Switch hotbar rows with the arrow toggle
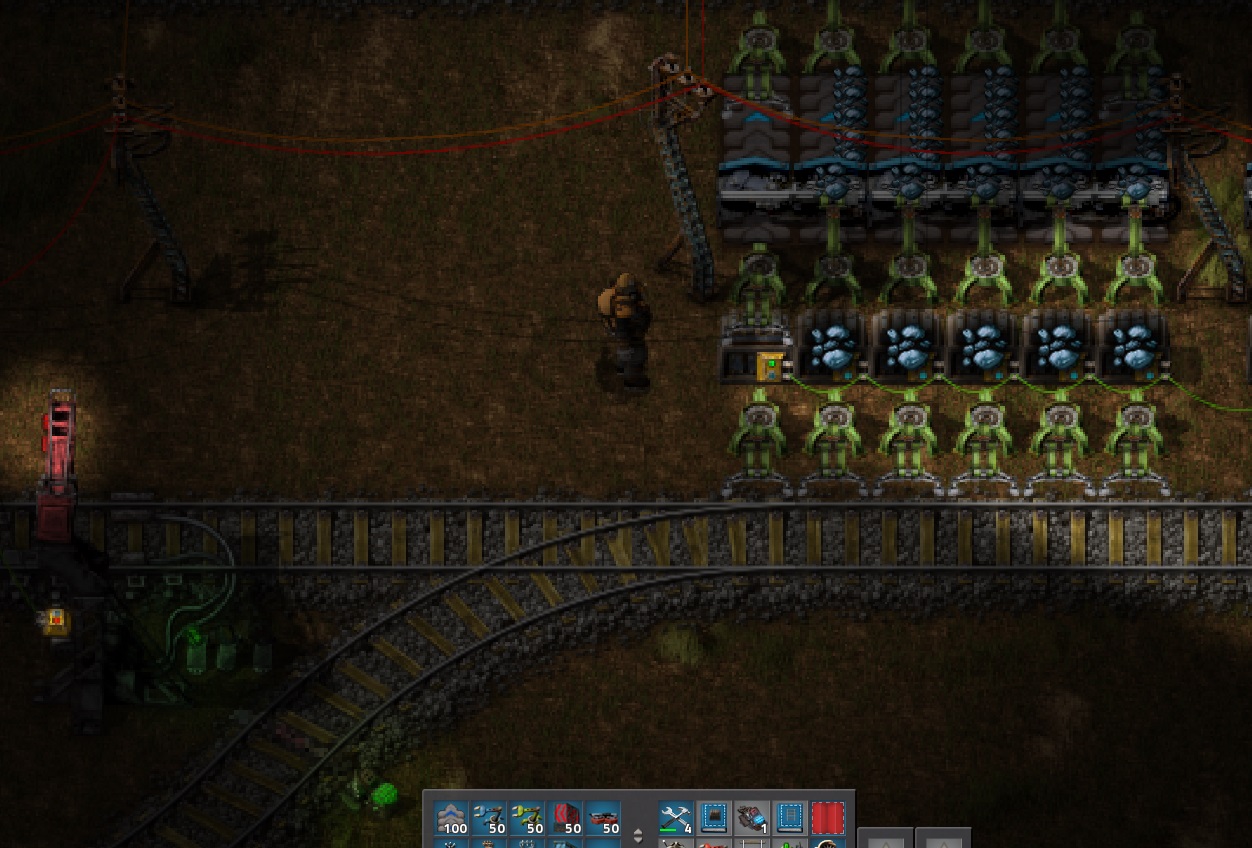This screenshot has height=848, width=1252. click(x=638, y=835)
